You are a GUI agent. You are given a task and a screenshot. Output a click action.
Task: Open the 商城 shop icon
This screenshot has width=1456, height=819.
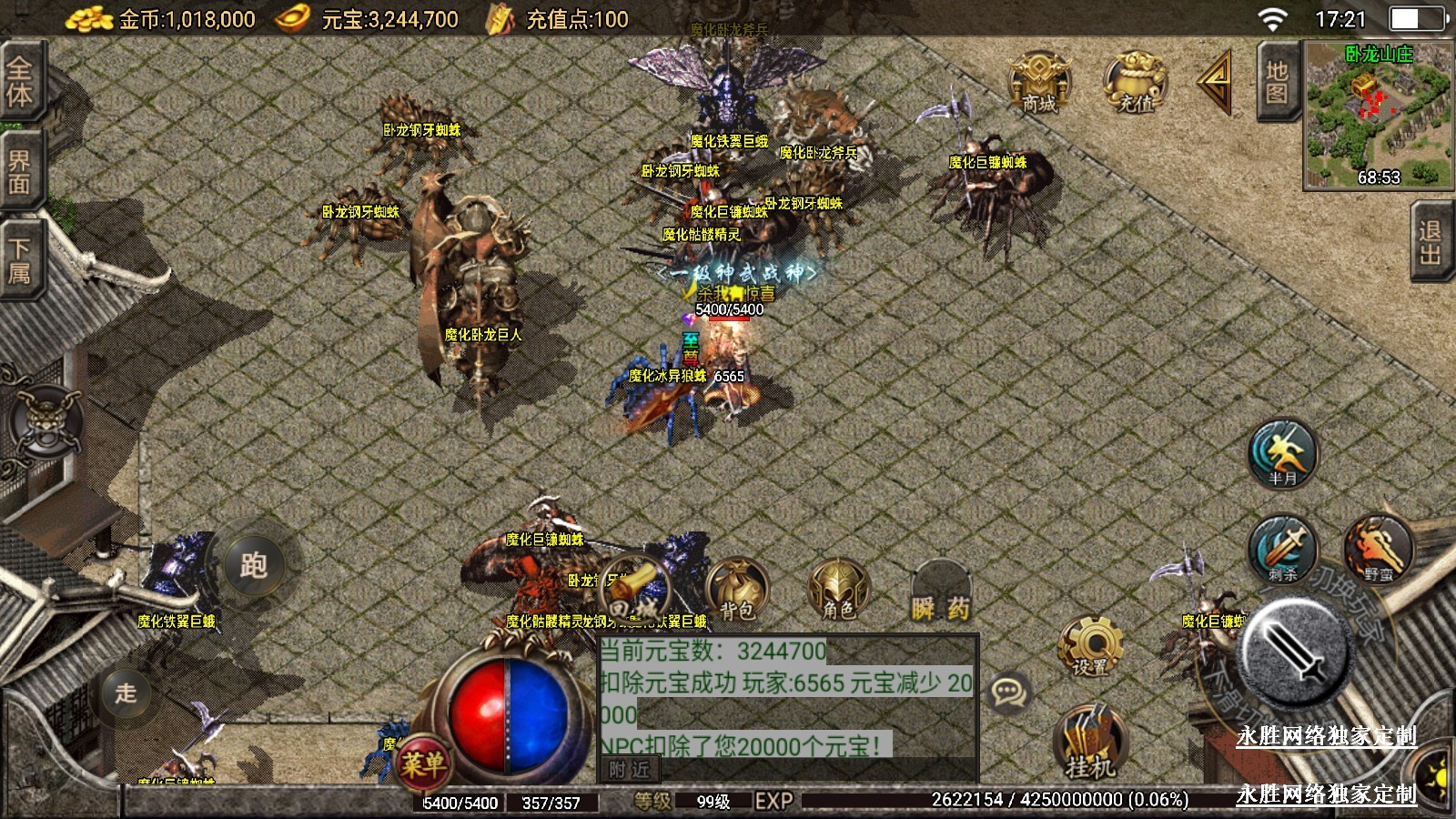pyautogui.click(x=1039, y=83)
